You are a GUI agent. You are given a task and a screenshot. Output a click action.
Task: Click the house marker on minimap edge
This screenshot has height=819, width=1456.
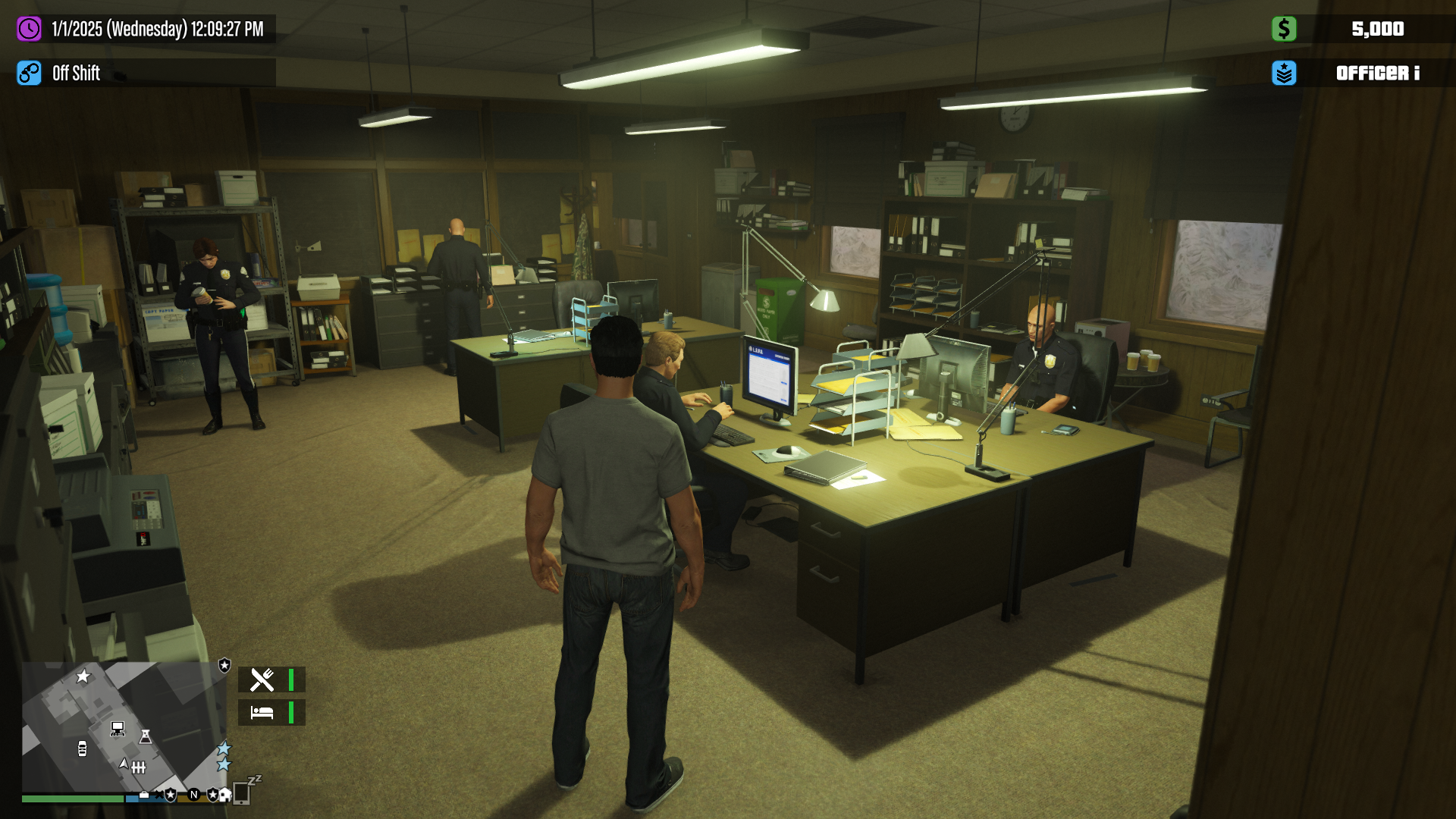click(224, 795)
